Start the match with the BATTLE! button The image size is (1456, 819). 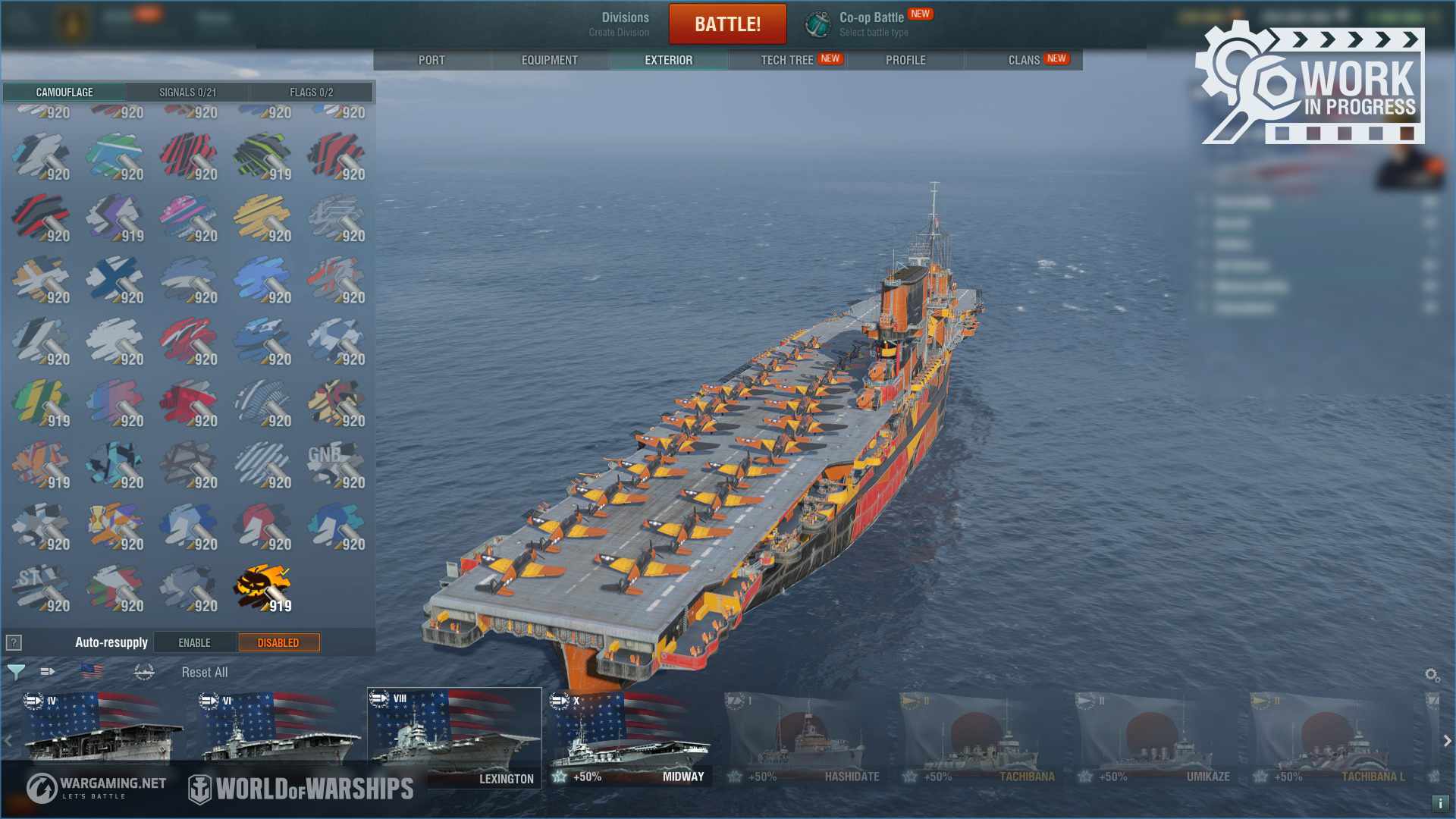click(x=727, y=24)
